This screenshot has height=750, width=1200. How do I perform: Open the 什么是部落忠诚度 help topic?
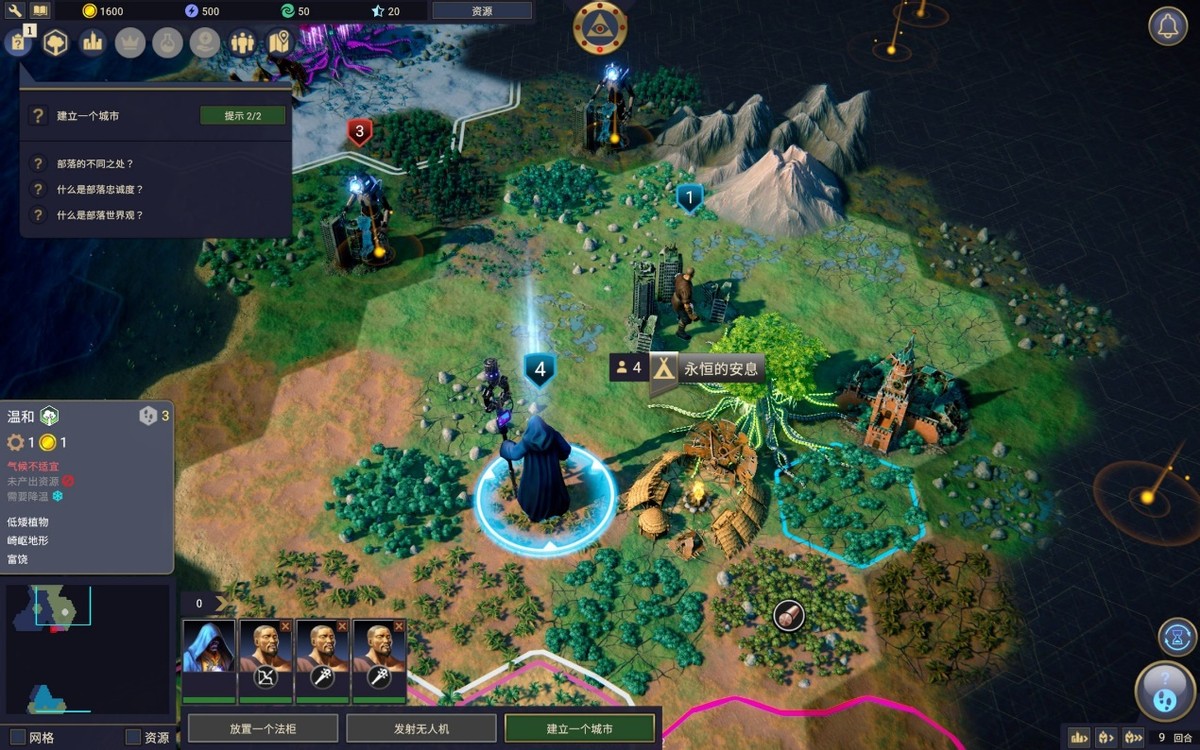[x=100, y=189]
